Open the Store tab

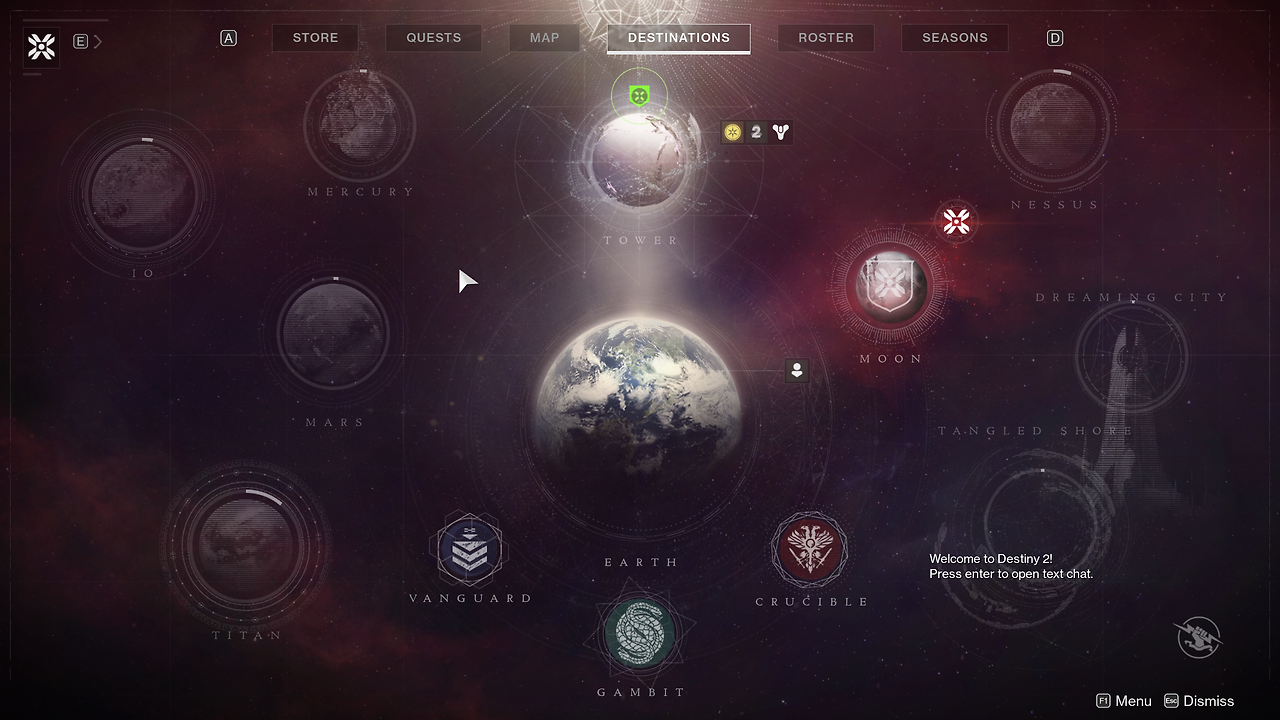(315, 38)
